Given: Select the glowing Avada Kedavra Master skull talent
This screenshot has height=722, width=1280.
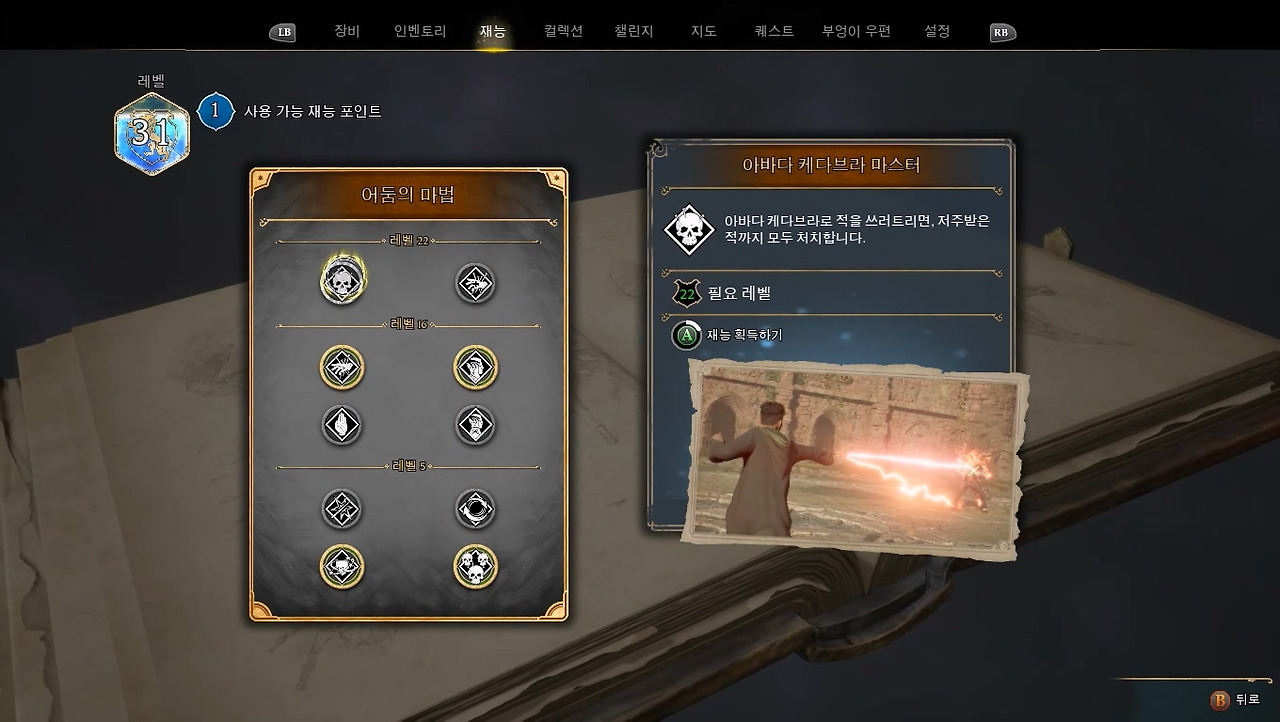Looking at the screenshot, I should pos(342,283).
